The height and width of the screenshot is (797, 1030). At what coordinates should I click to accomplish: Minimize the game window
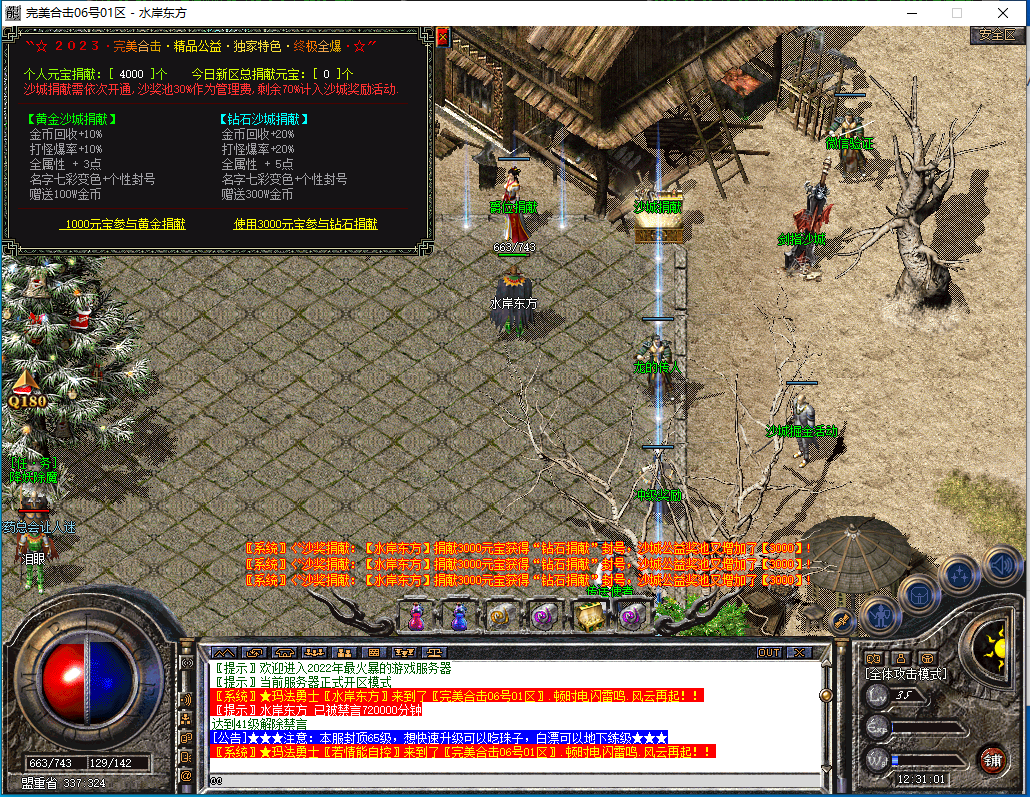point(910,13)
